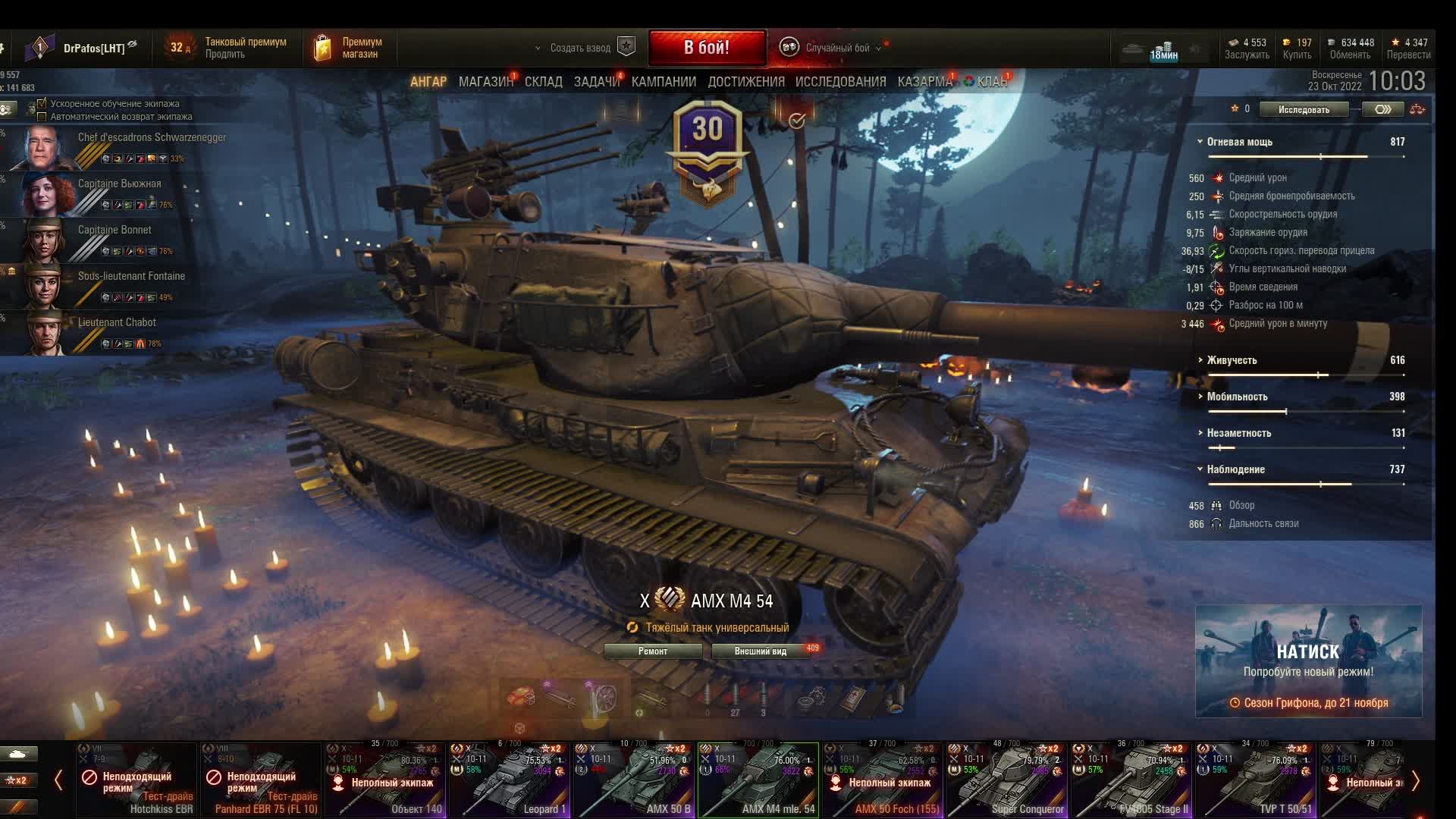Click the Исследовать button

1304,110
